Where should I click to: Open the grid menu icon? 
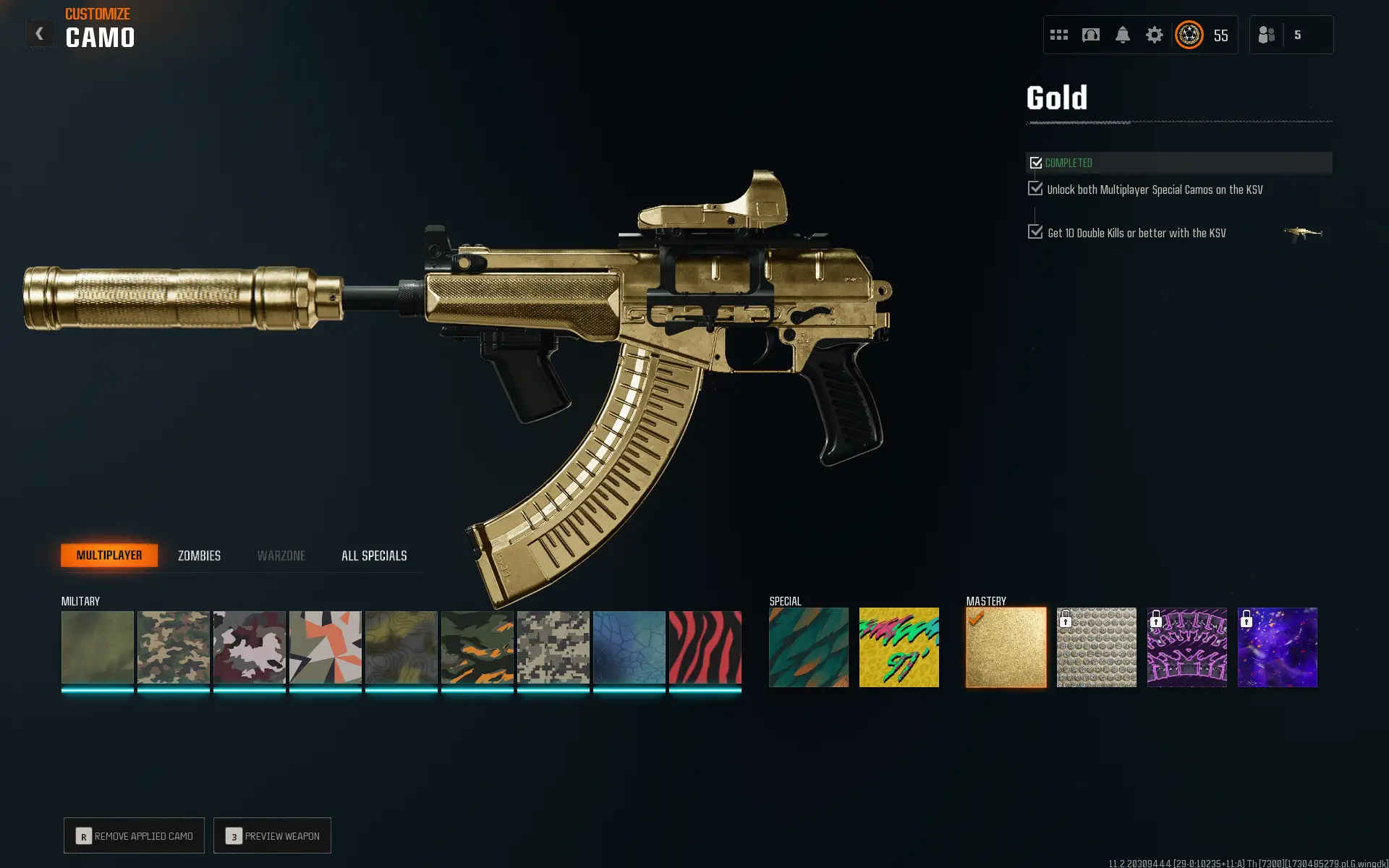coord(1059,35)
